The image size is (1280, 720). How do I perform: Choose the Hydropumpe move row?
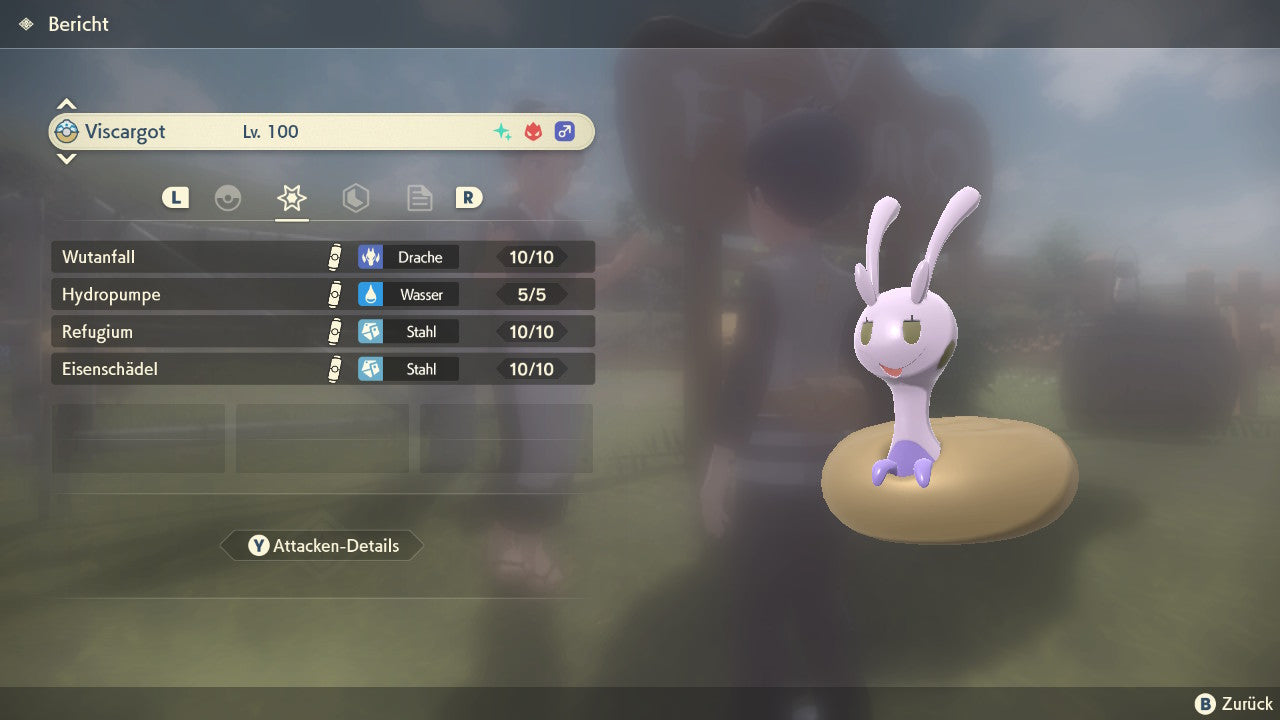[x=322, y=294]
